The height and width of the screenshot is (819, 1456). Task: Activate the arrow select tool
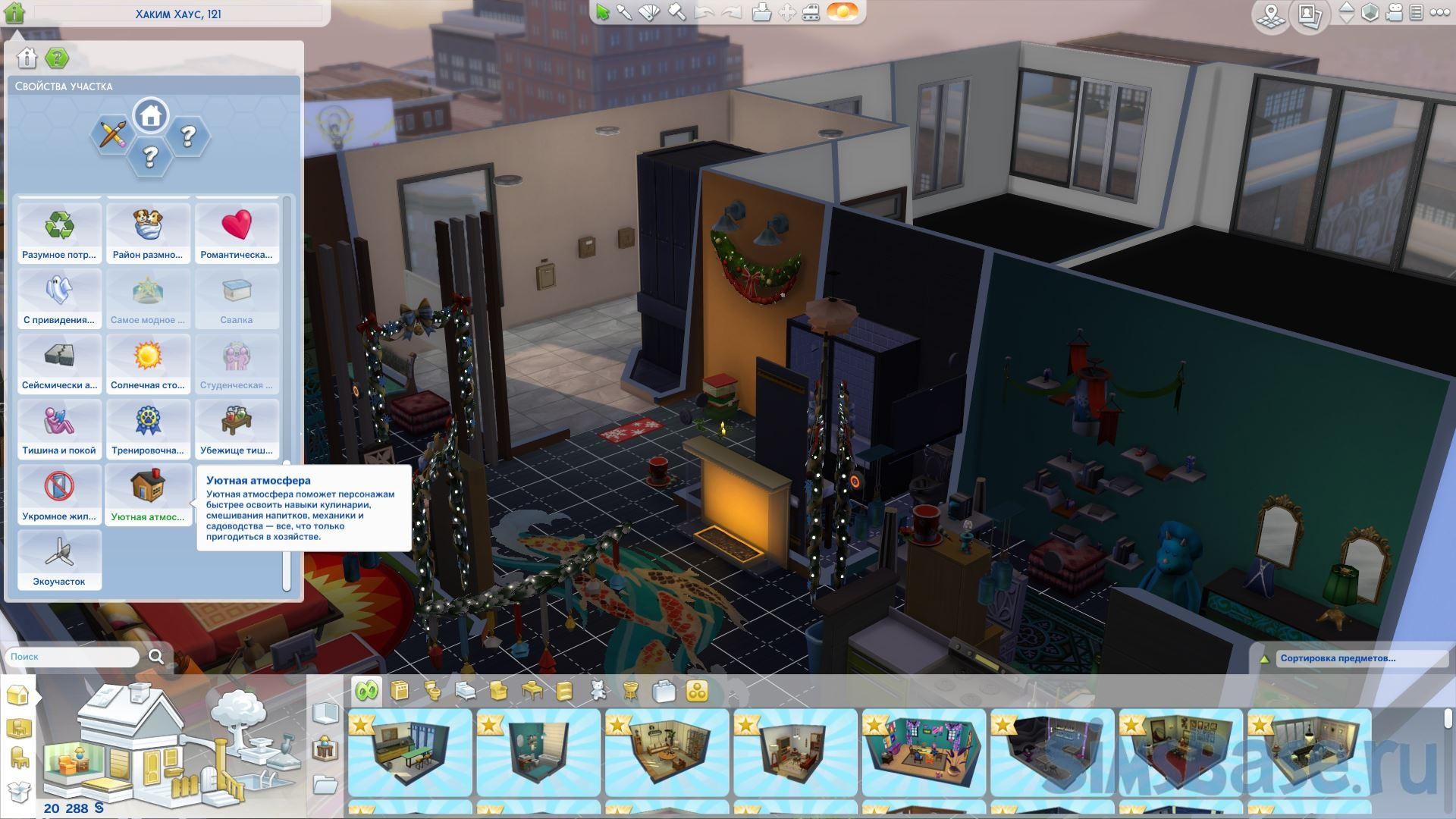coord(602,12)
